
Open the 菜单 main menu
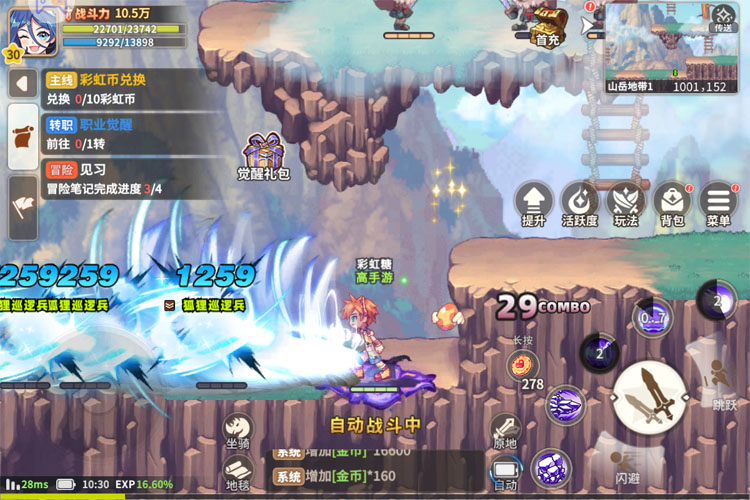pyautogui.click(x=718, y=203)
